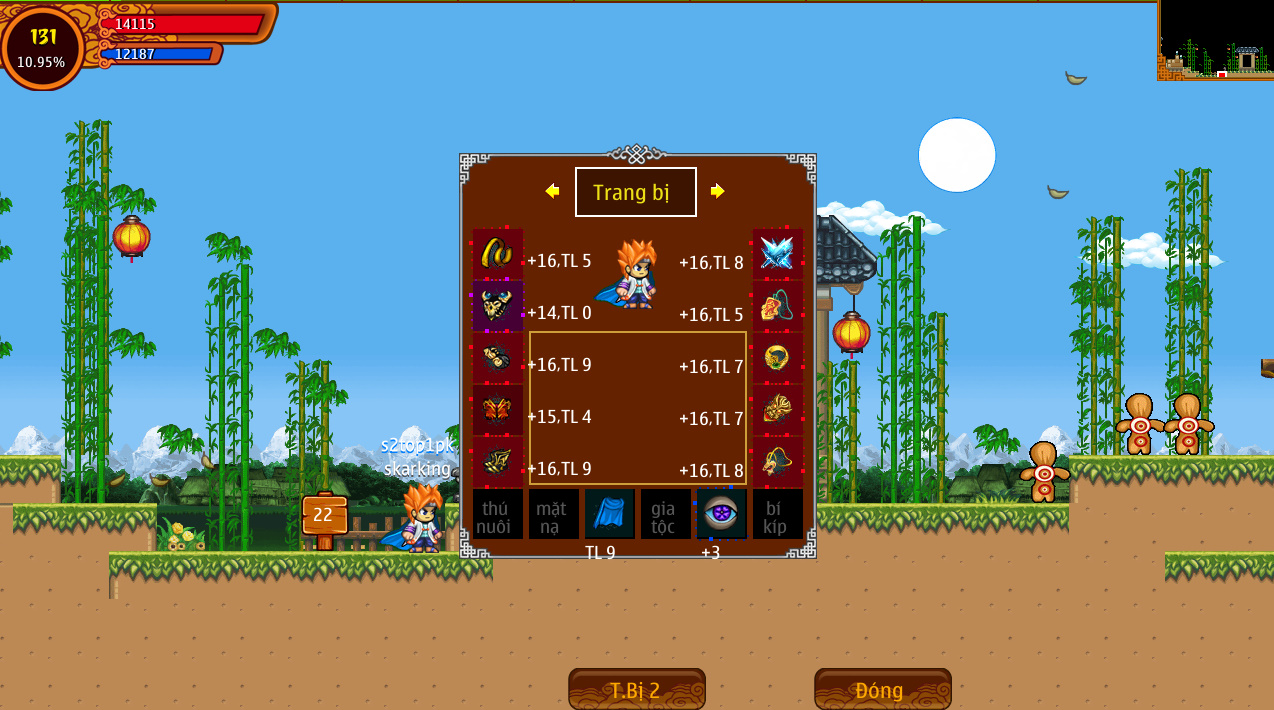Click the level 131 character badge
The image size is (1274, 710).
(43, 46)
